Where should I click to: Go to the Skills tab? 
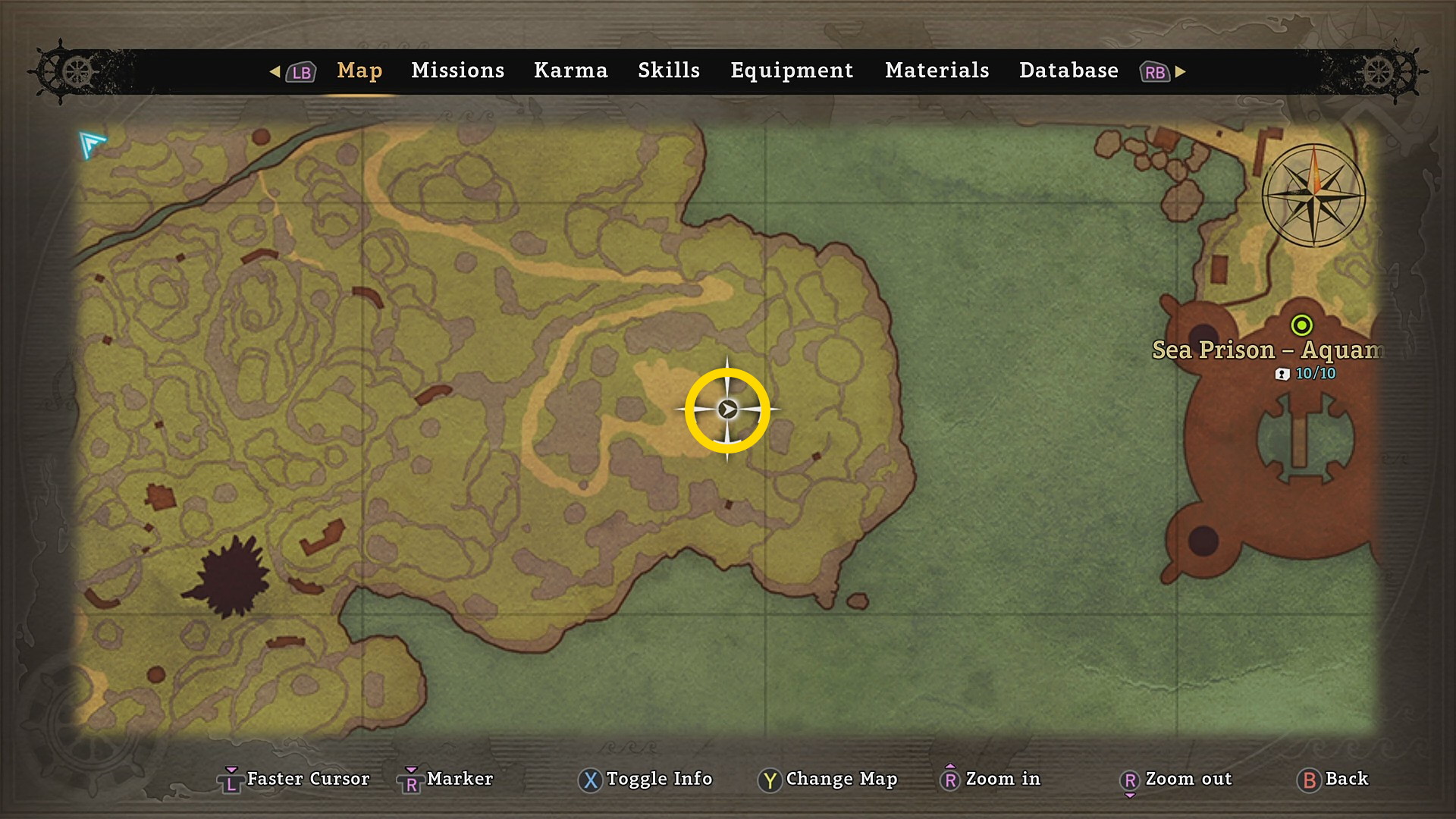coord(668,71)
